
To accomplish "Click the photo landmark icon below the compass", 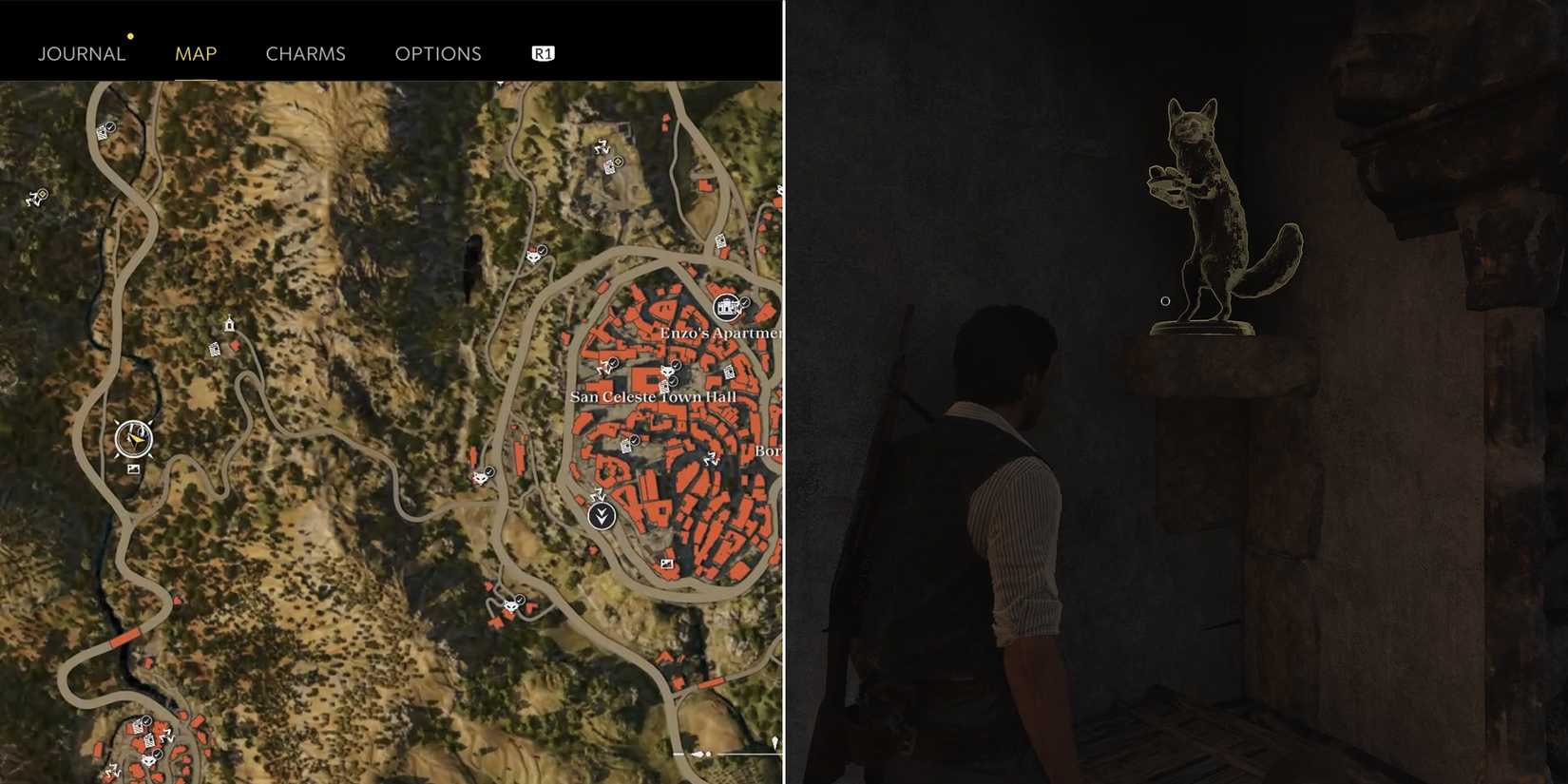I will point(133,469).
